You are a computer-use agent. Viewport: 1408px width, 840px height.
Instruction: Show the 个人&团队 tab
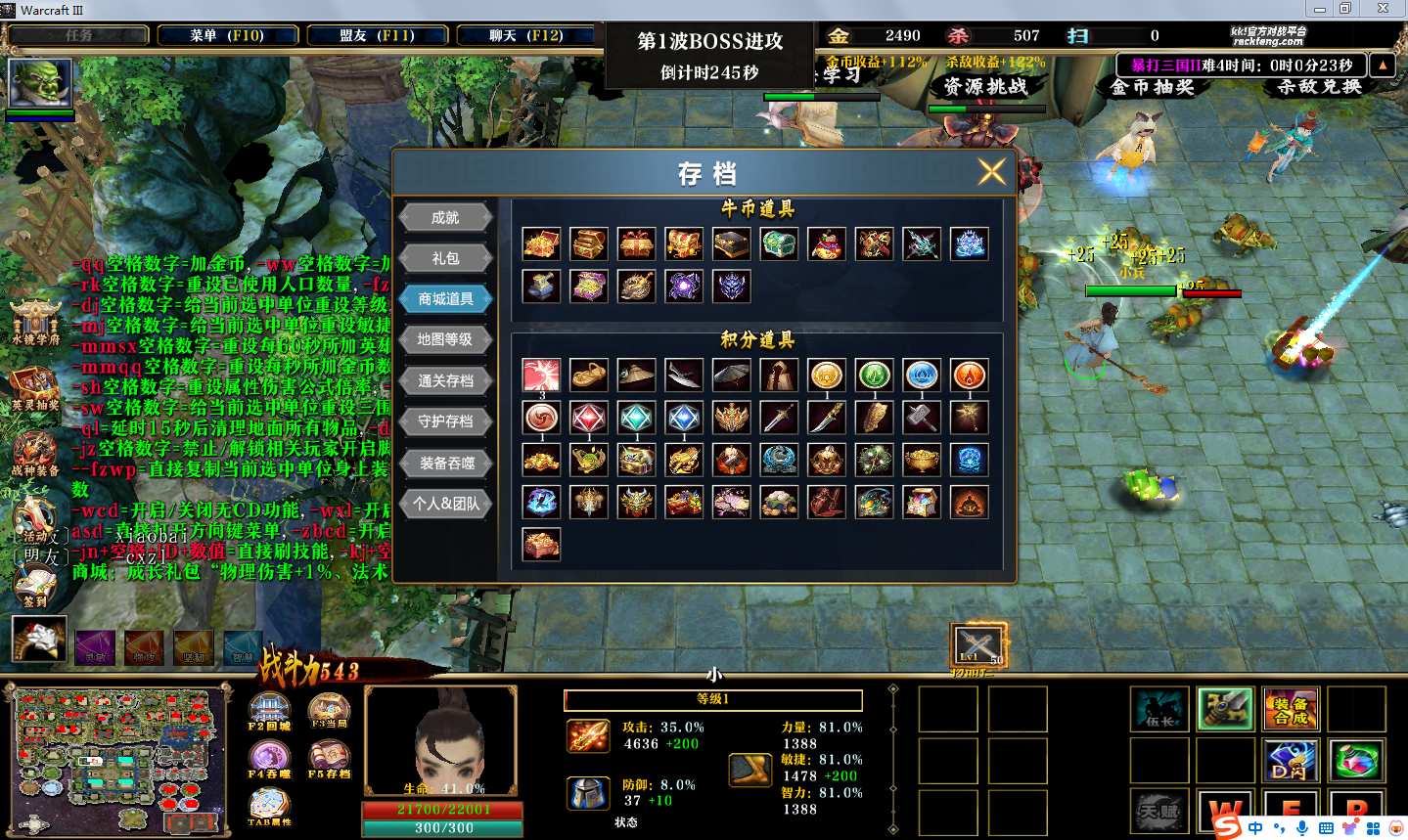point(445,504)
